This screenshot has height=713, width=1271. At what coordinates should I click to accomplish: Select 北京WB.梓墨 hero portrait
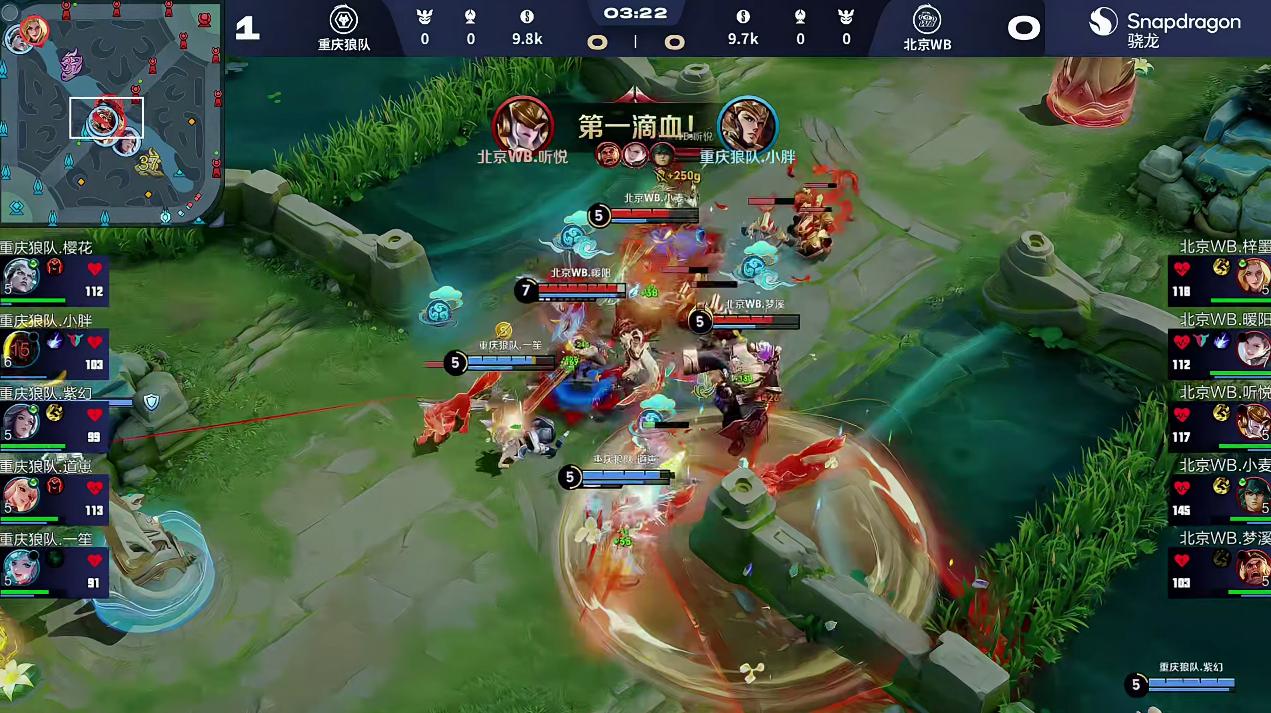pyautogui.click(x=1252, y=275)
